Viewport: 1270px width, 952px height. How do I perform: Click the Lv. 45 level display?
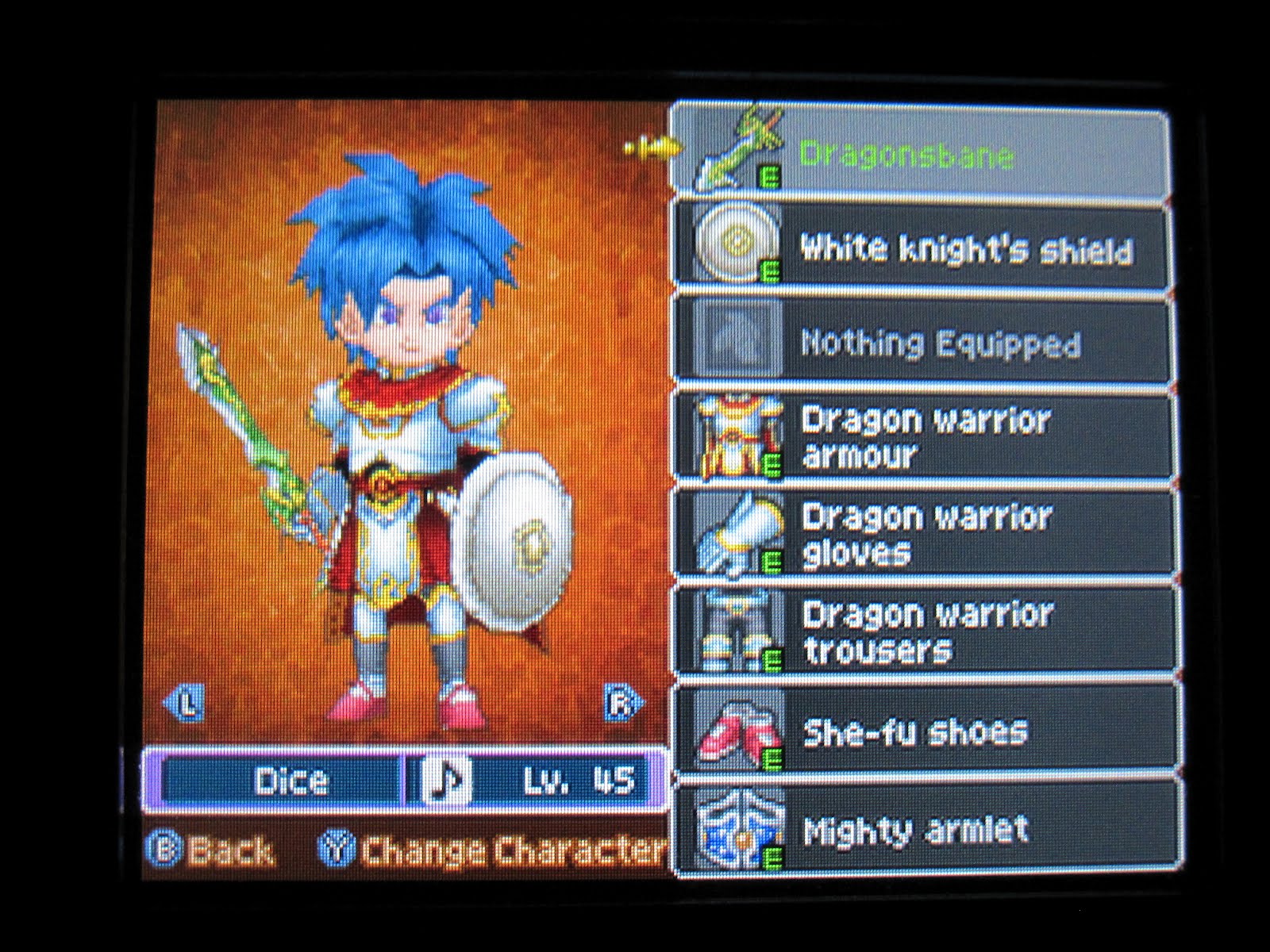pos(579,781)
